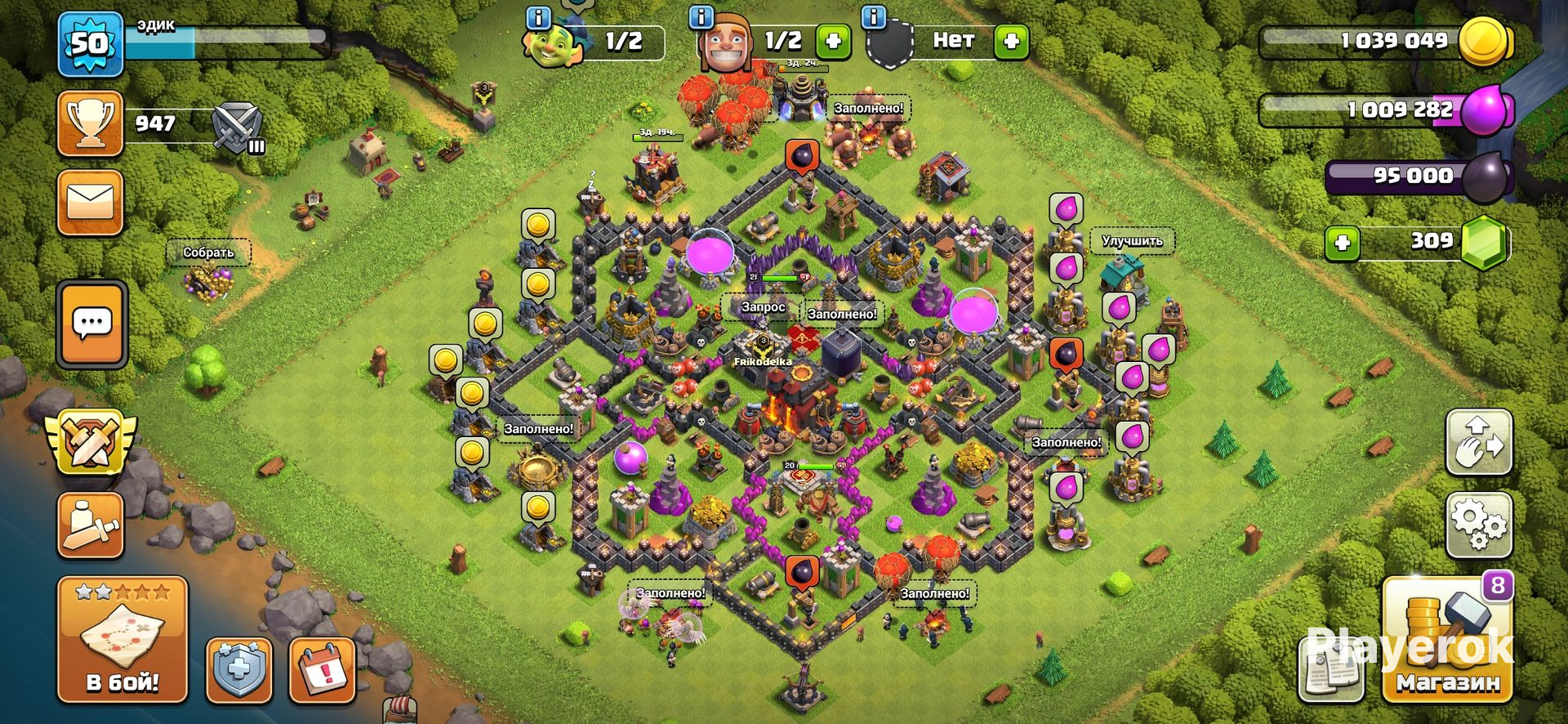
Task: Show info for the goblin builder
Action: coord(538,17)
